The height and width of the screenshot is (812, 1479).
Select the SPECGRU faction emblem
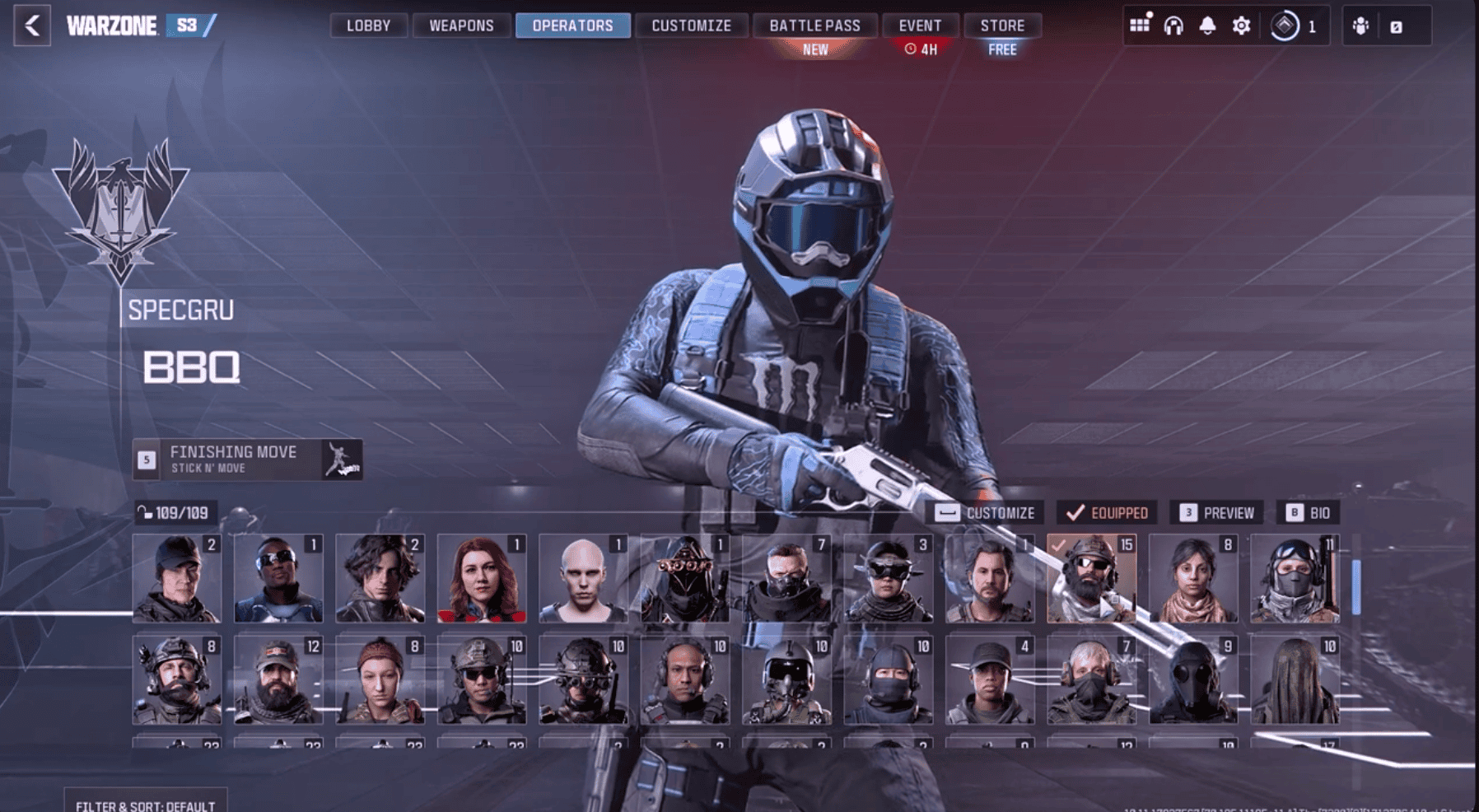tap(115, 206)
